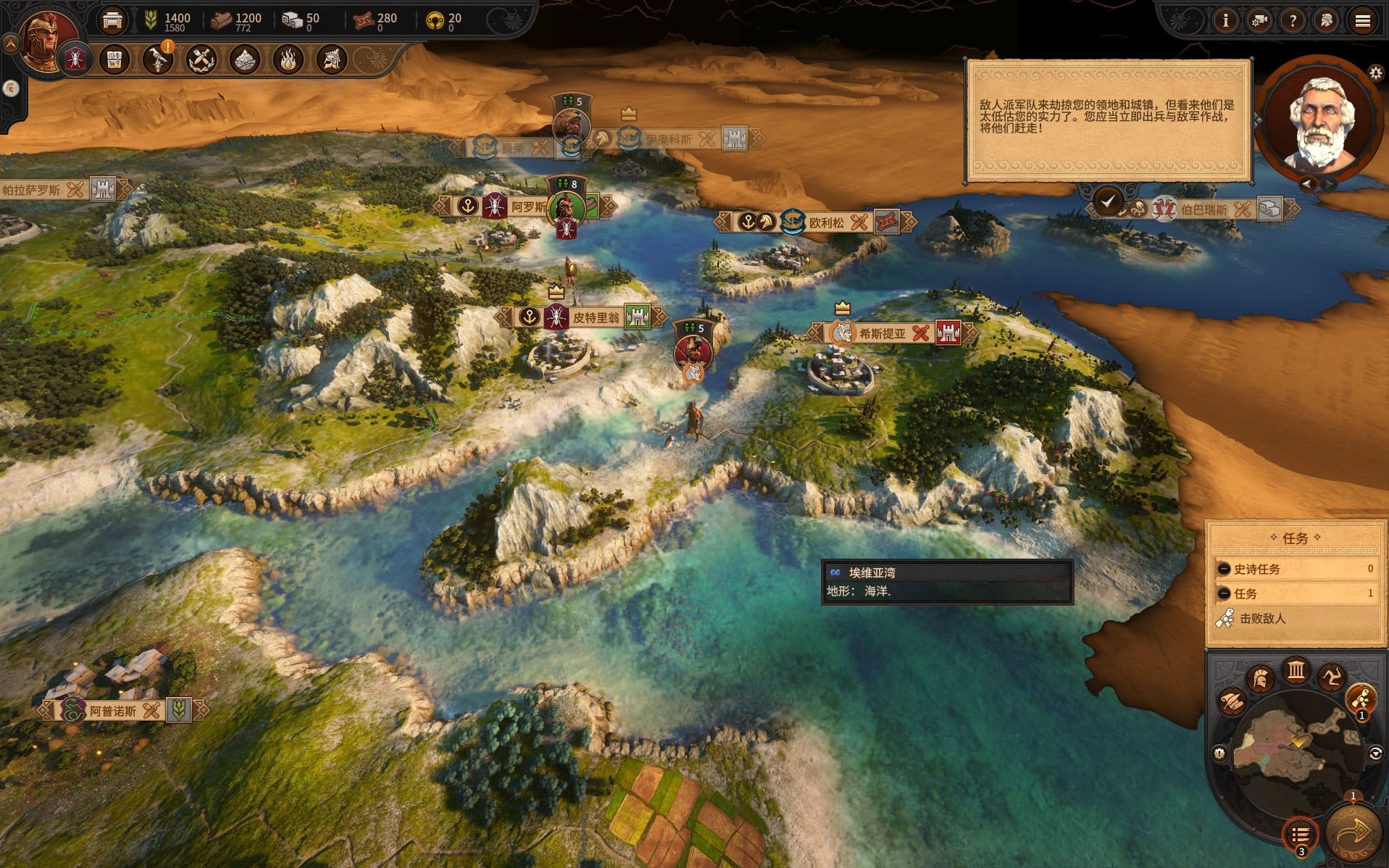
Task: Open the flame divine will button
Action: coord(288,59)
